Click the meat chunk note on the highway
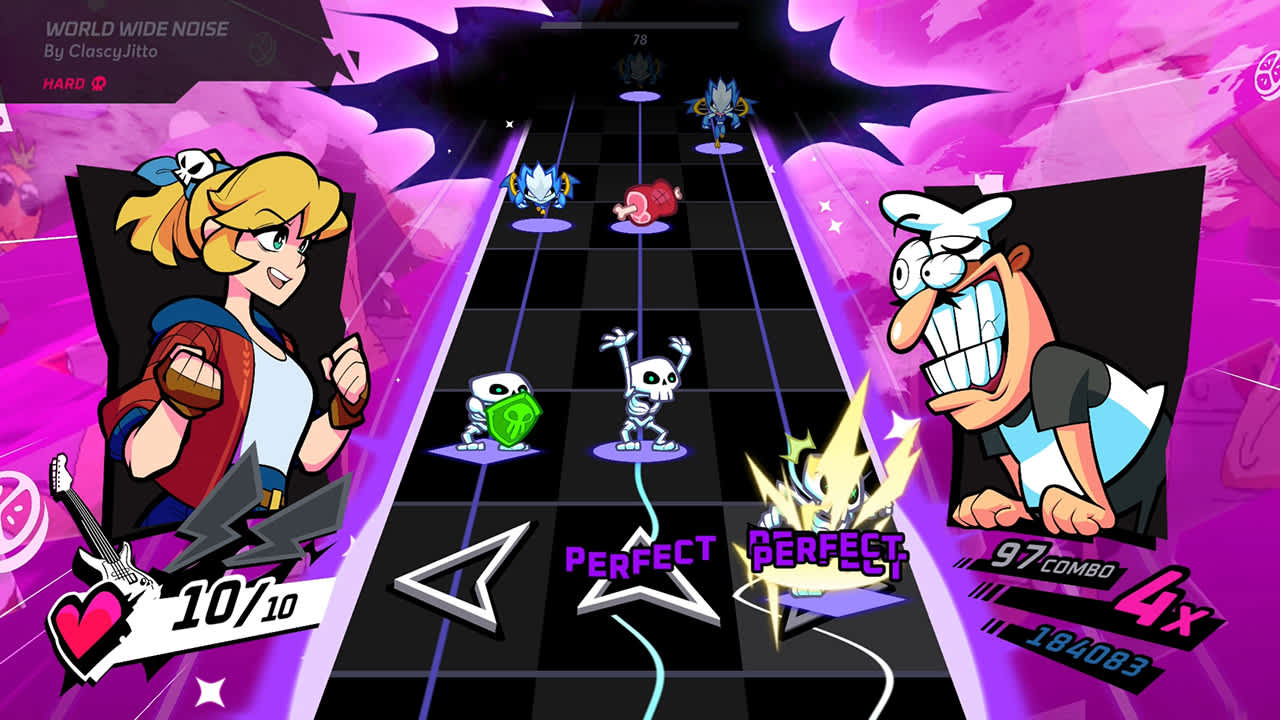The height and width of the screenshot is (720, 1280). tap(649, 199)
